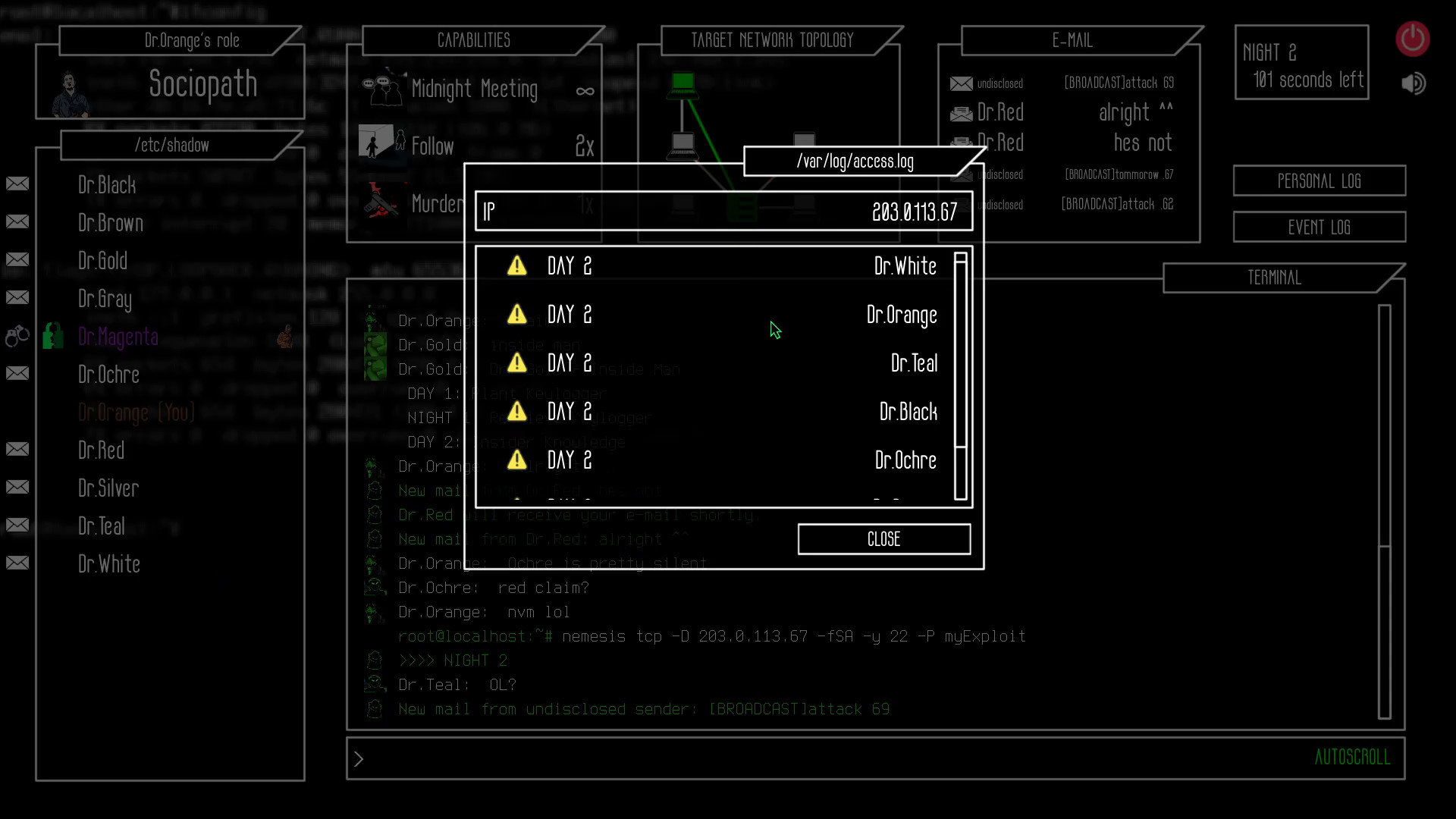Switch to the TERMINAL panel
The width and height of the screenshot is (1456, 819).
coord(1274,278)
